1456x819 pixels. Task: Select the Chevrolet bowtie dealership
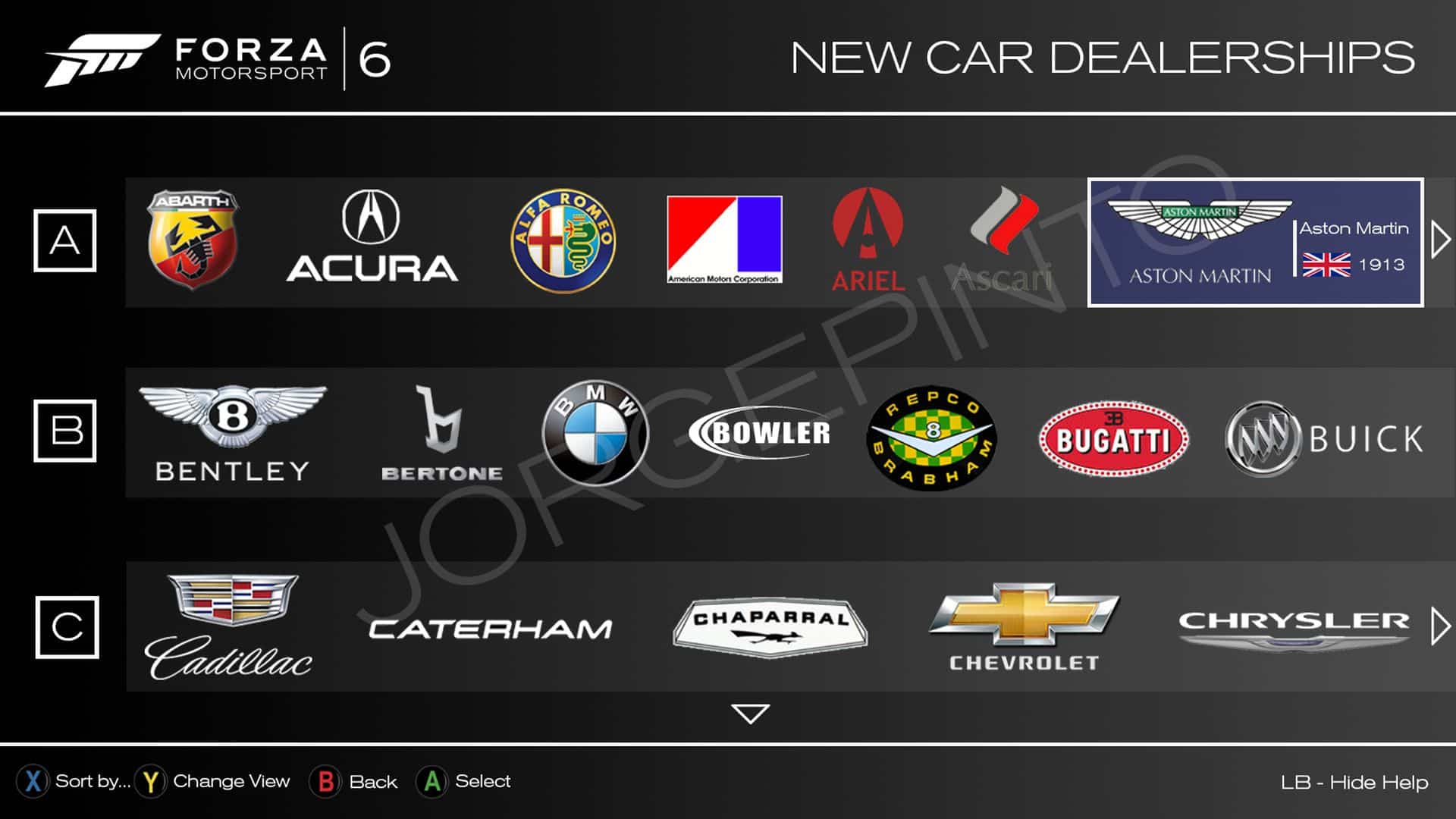[x=1024, y=626]
